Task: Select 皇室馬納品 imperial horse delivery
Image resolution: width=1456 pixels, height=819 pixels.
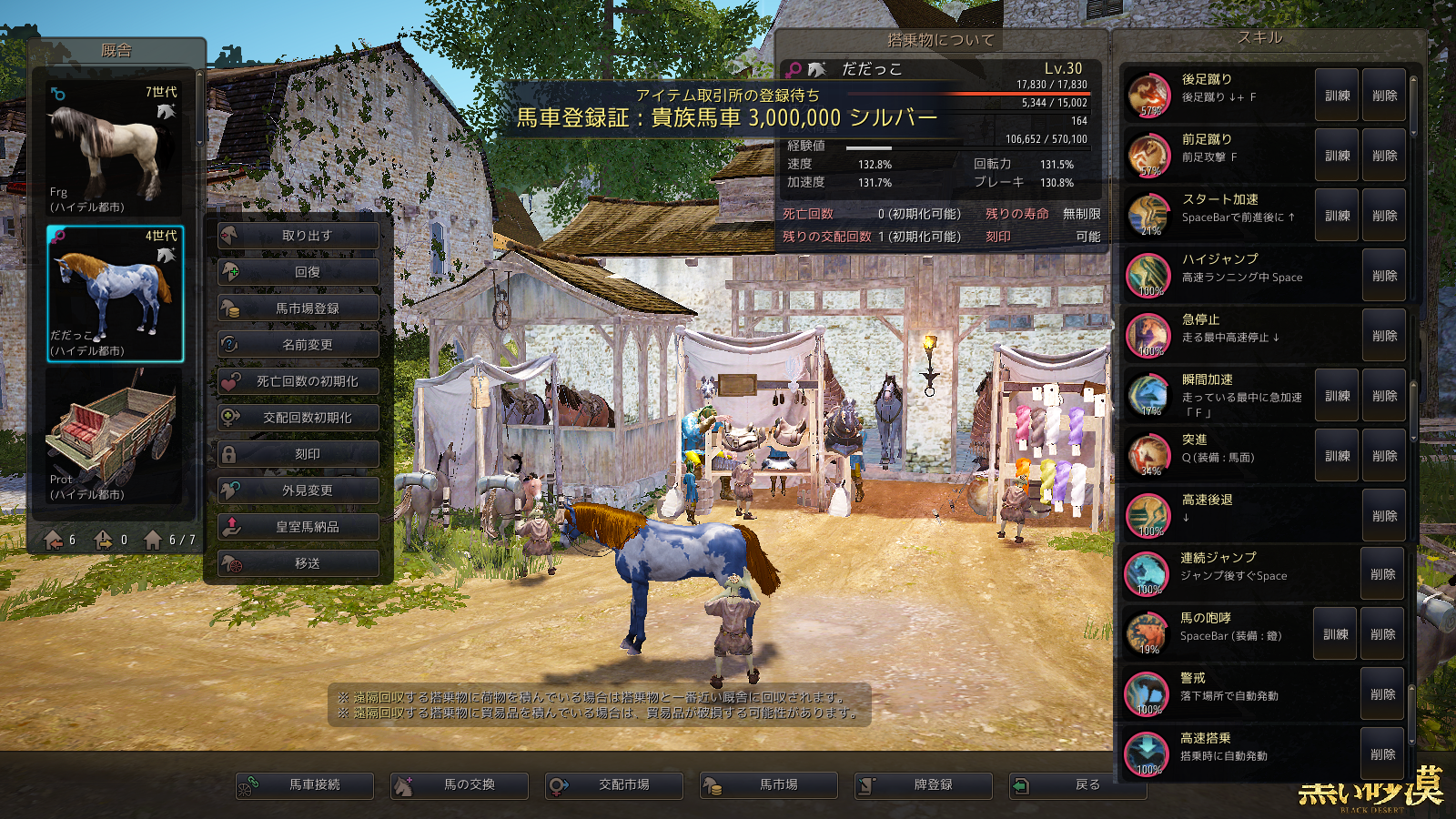Action: (x=298, y=527)
